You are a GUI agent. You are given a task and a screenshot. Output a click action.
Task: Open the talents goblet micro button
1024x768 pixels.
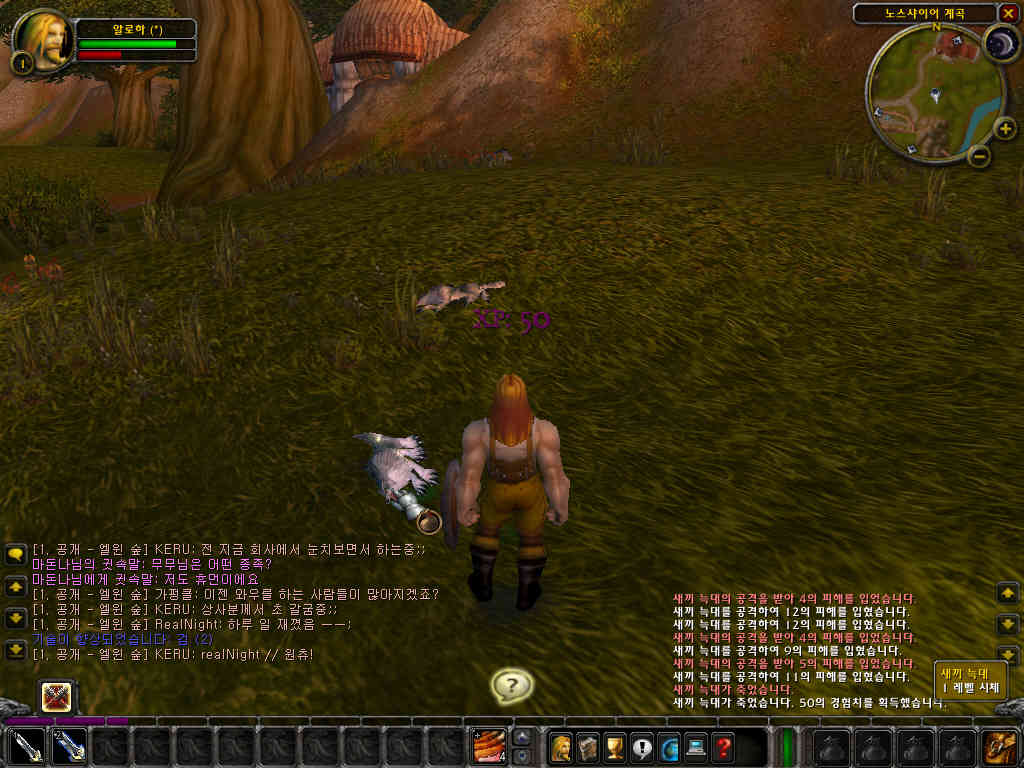(x=615, y=746)
